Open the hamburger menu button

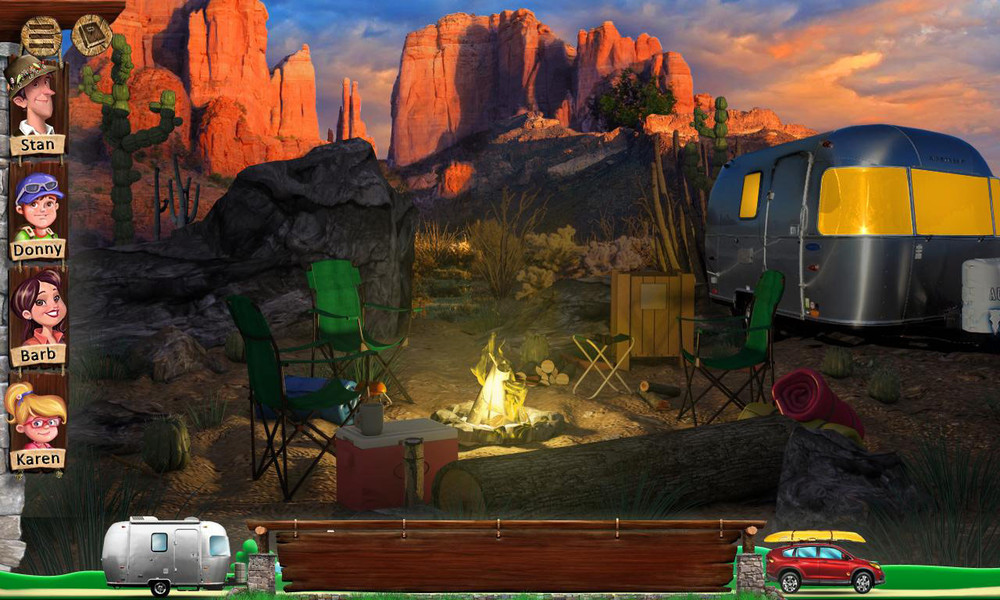point(41,37)
